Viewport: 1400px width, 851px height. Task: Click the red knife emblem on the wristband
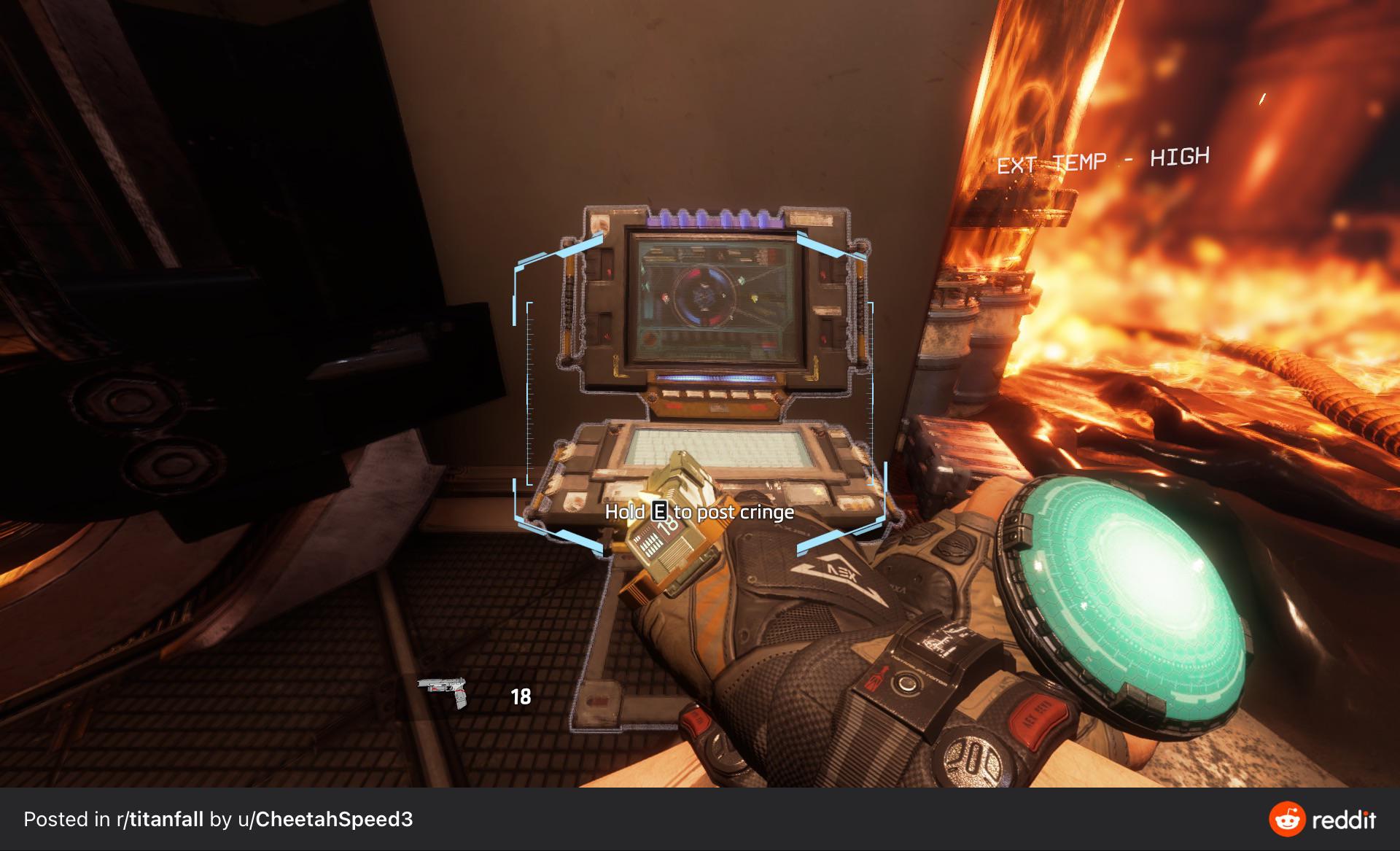click(x=876, y=678)
